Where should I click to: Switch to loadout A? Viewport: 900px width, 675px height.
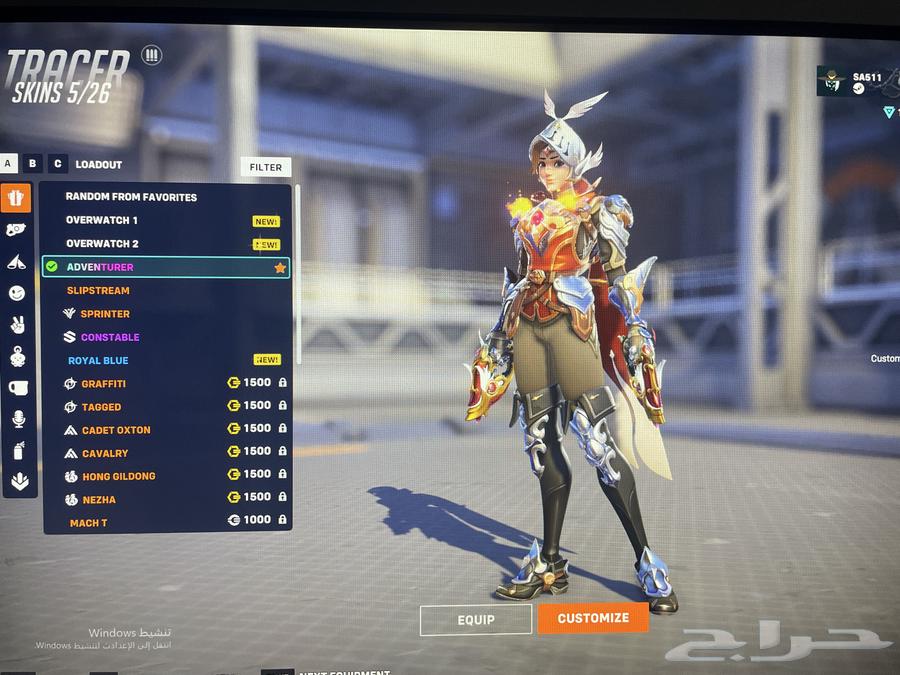[x=9, y=163]
